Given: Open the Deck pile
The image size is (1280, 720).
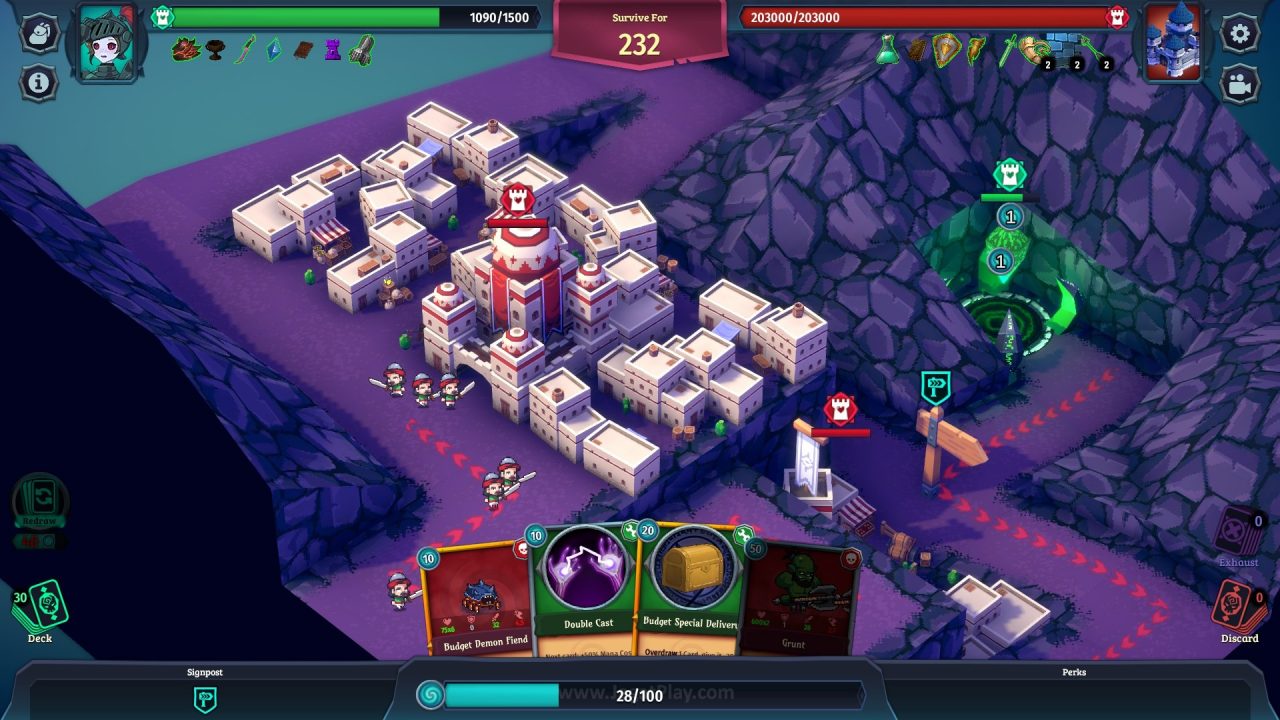Looking at the screenshot, I should [44, 607].
